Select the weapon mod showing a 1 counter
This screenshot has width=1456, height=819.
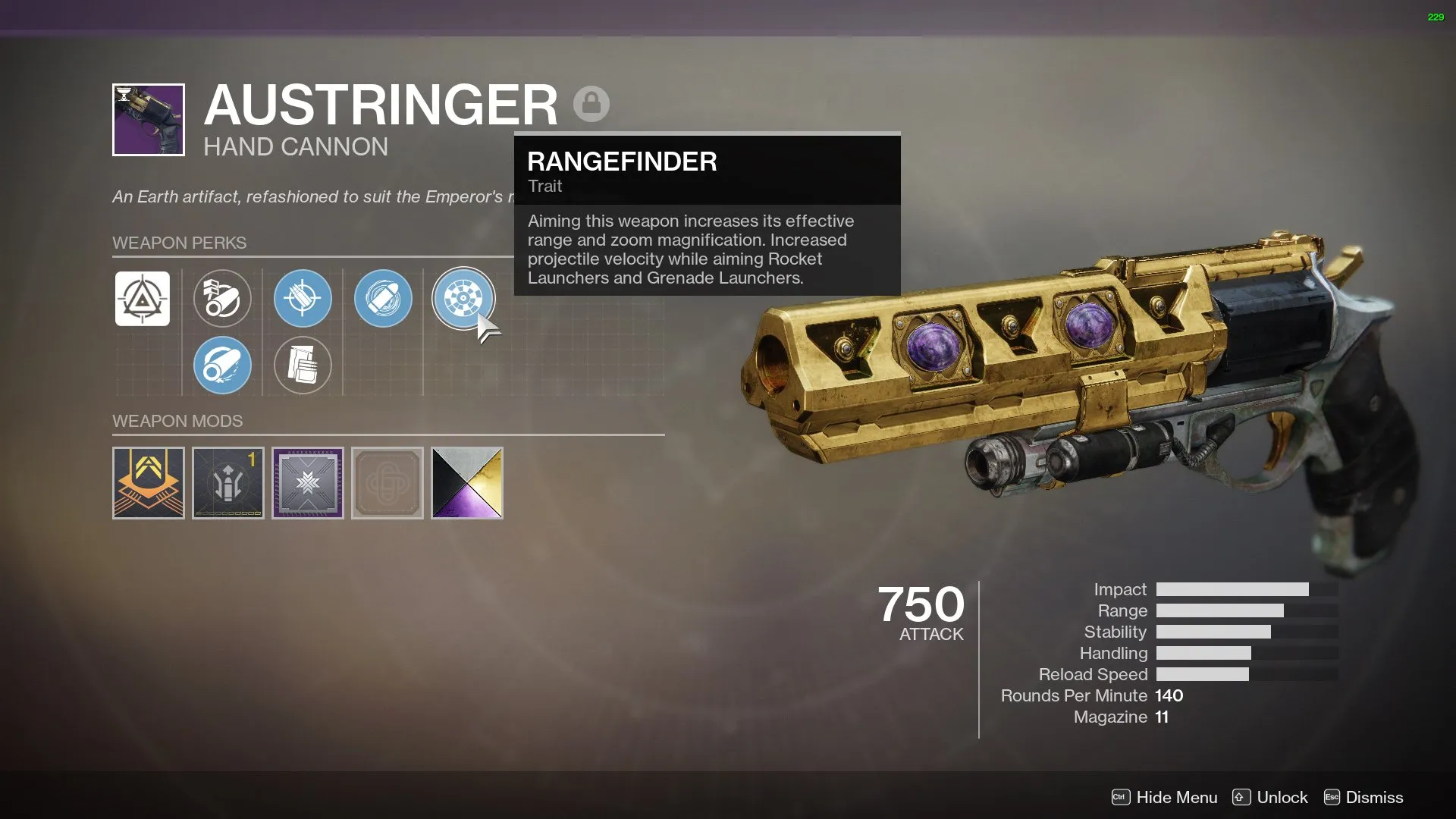[227, 482]
